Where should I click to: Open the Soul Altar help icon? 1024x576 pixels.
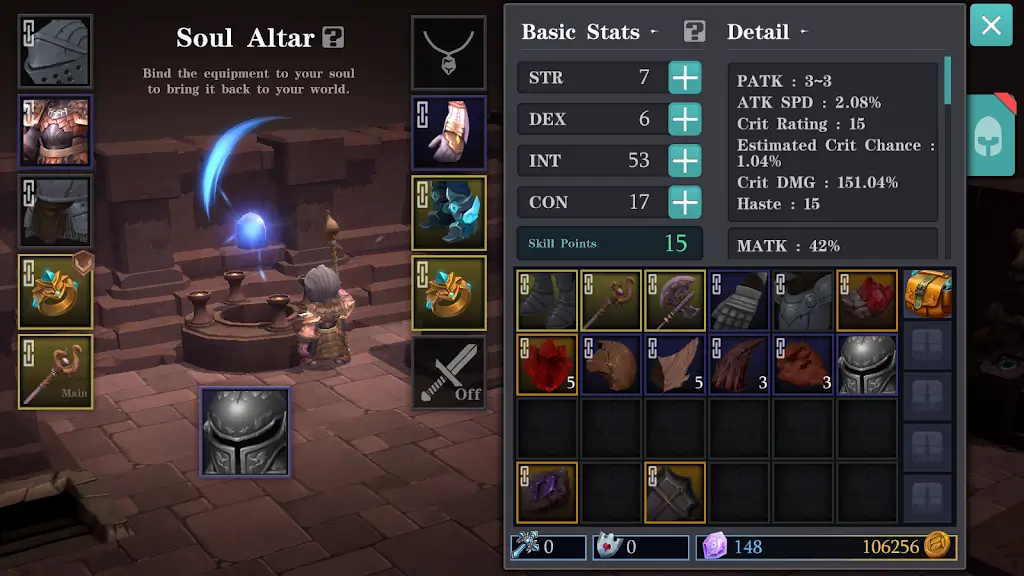(334, 38)
